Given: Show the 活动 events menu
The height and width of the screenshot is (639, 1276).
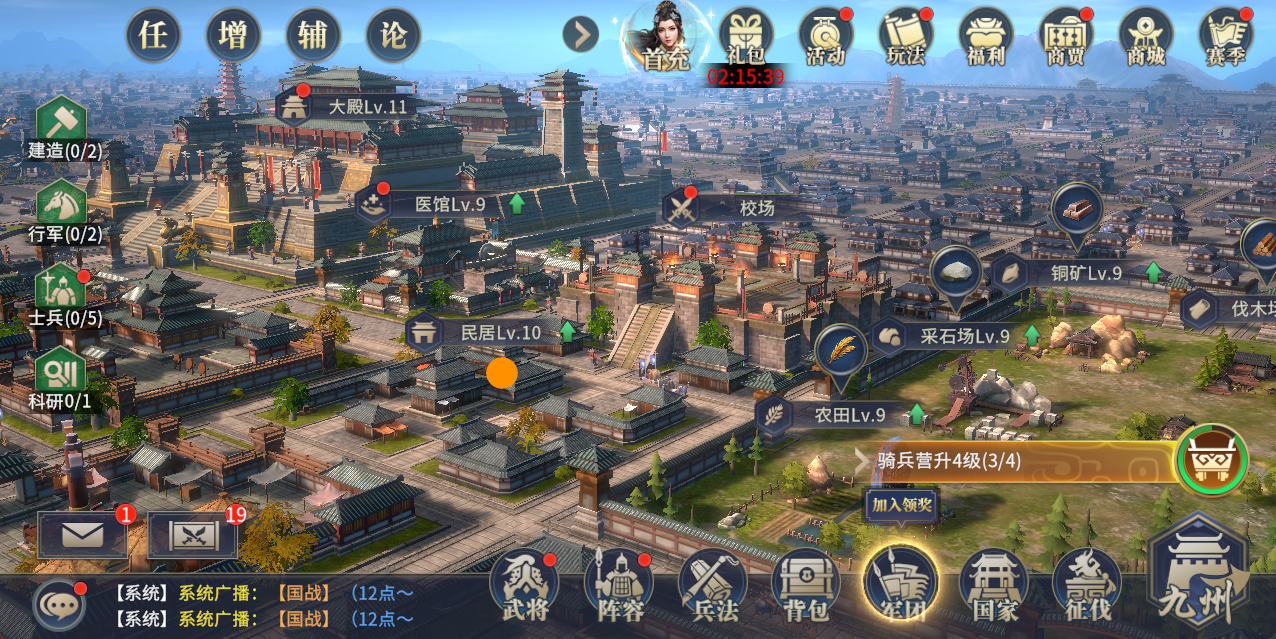Looking at the screenshot, I should [825, 36].
